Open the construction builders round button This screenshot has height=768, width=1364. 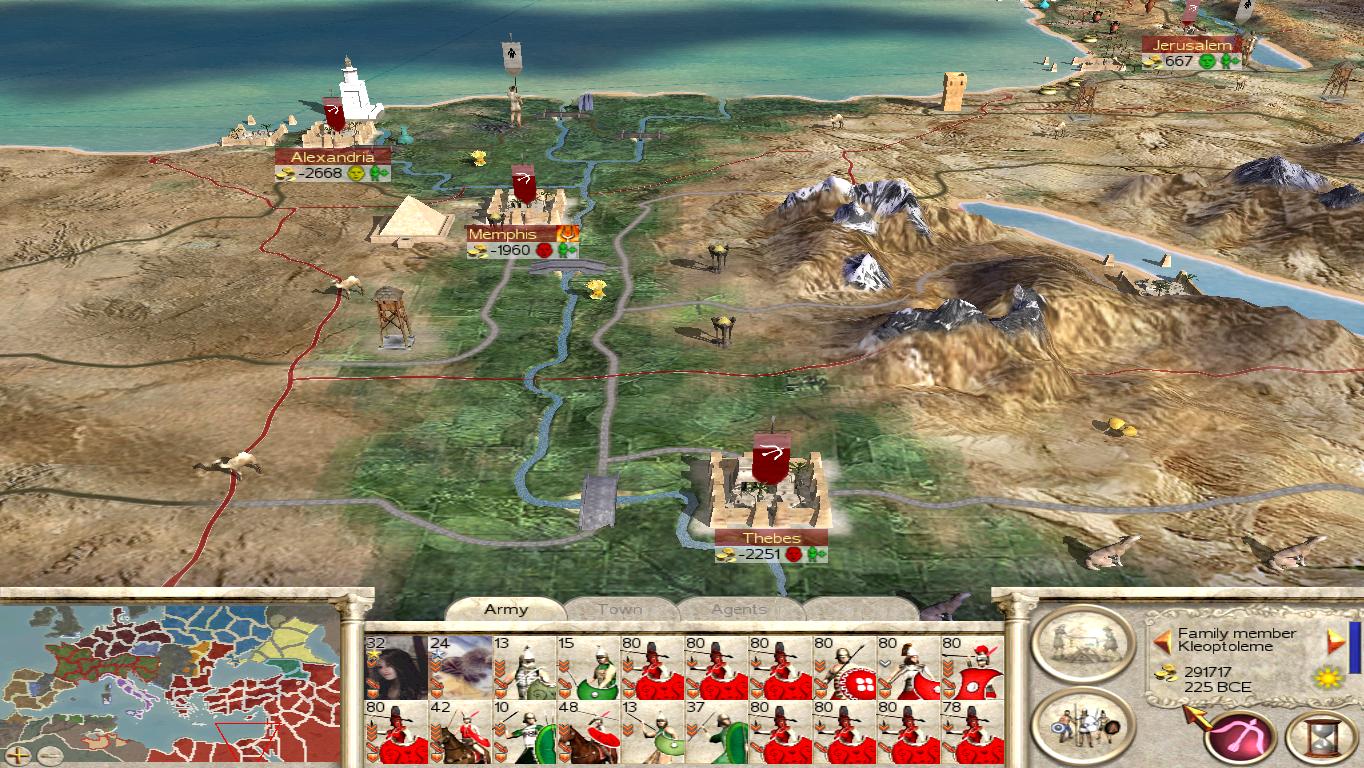click(x=1082, y=641)
